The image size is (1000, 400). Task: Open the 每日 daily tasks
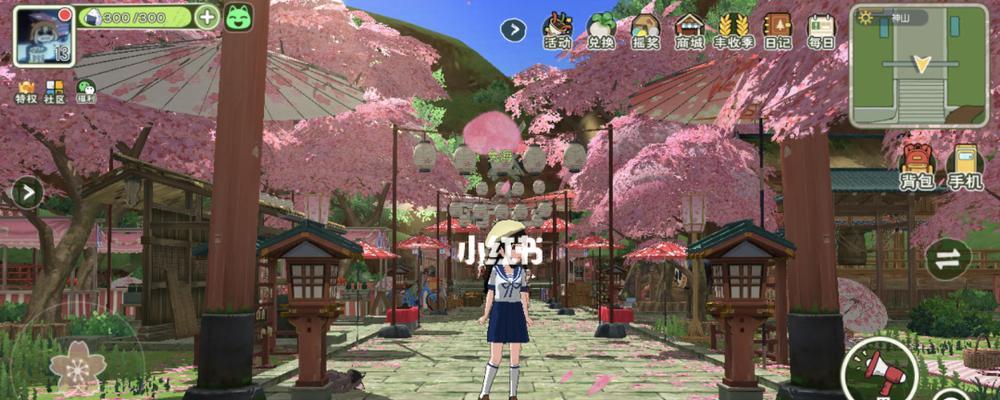[x=821, y=31]
